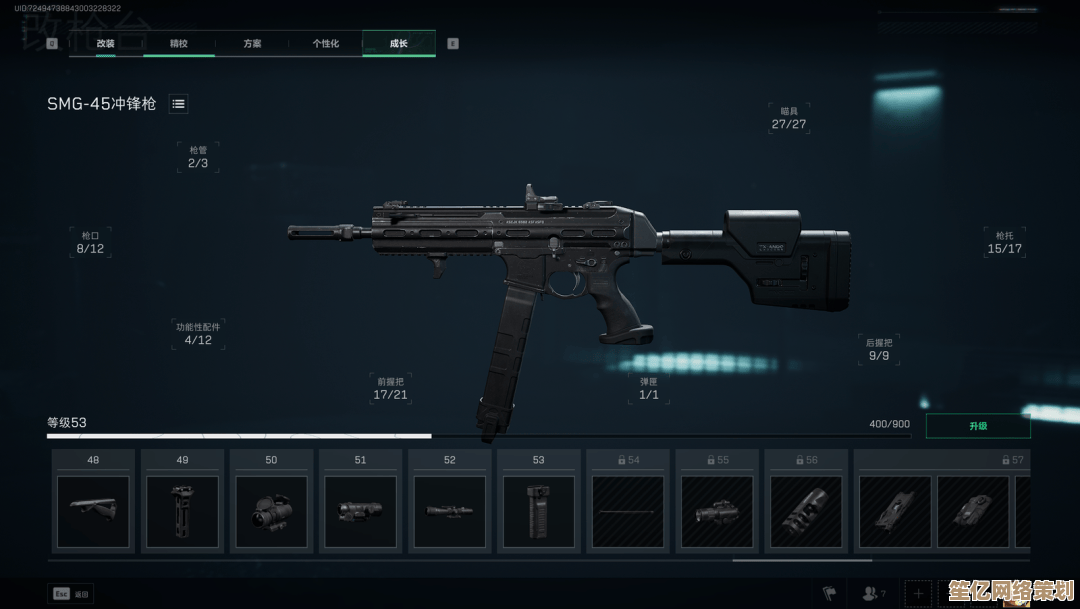This screenshot has width=1080, height=609.
Task: Select the 方案 tab
Action: coord(252,43)
